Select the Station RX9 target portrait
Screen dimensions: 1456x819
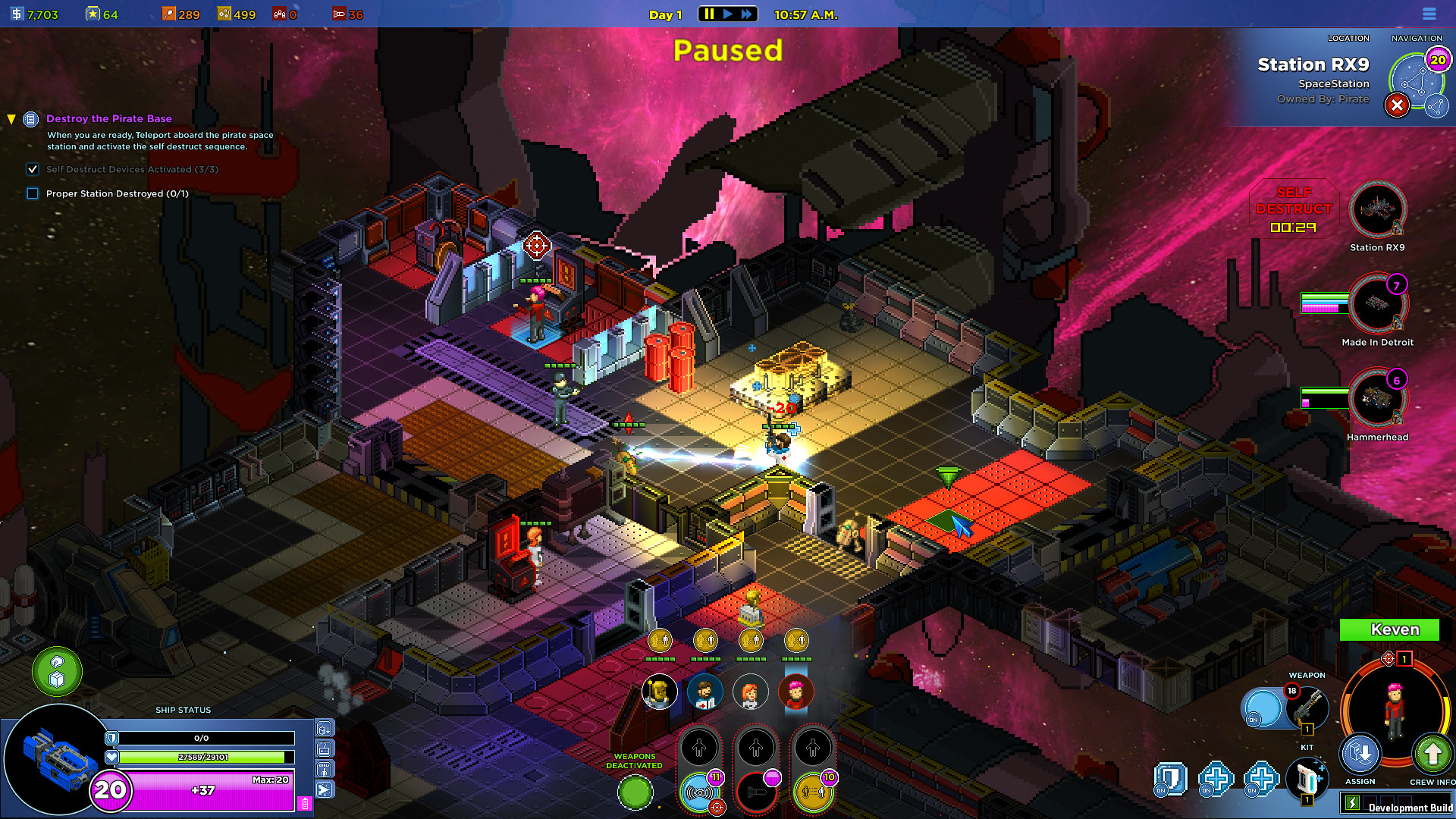coord(1377,210)
